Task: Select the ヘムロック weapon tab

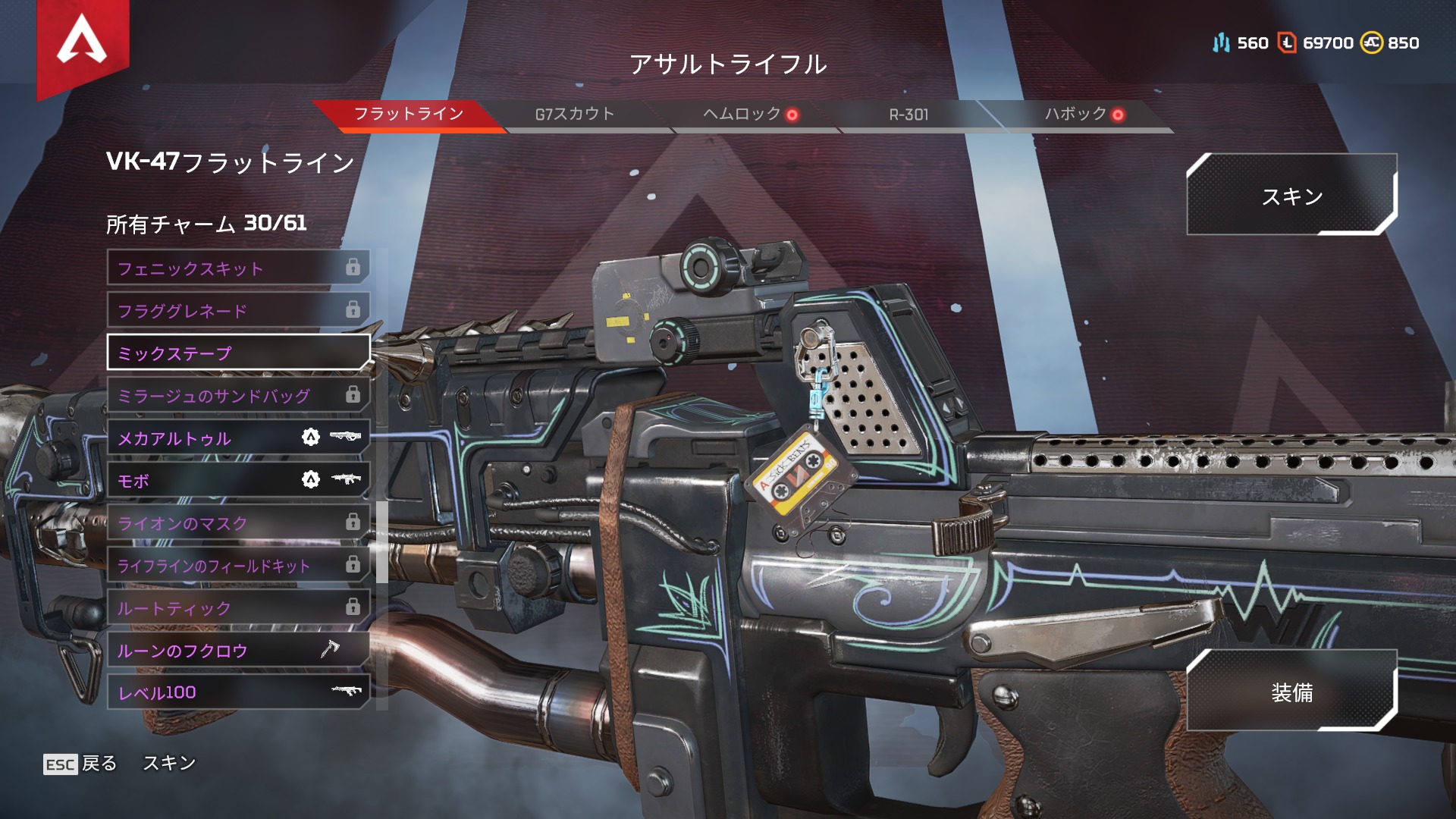Action: coord(743,115)
